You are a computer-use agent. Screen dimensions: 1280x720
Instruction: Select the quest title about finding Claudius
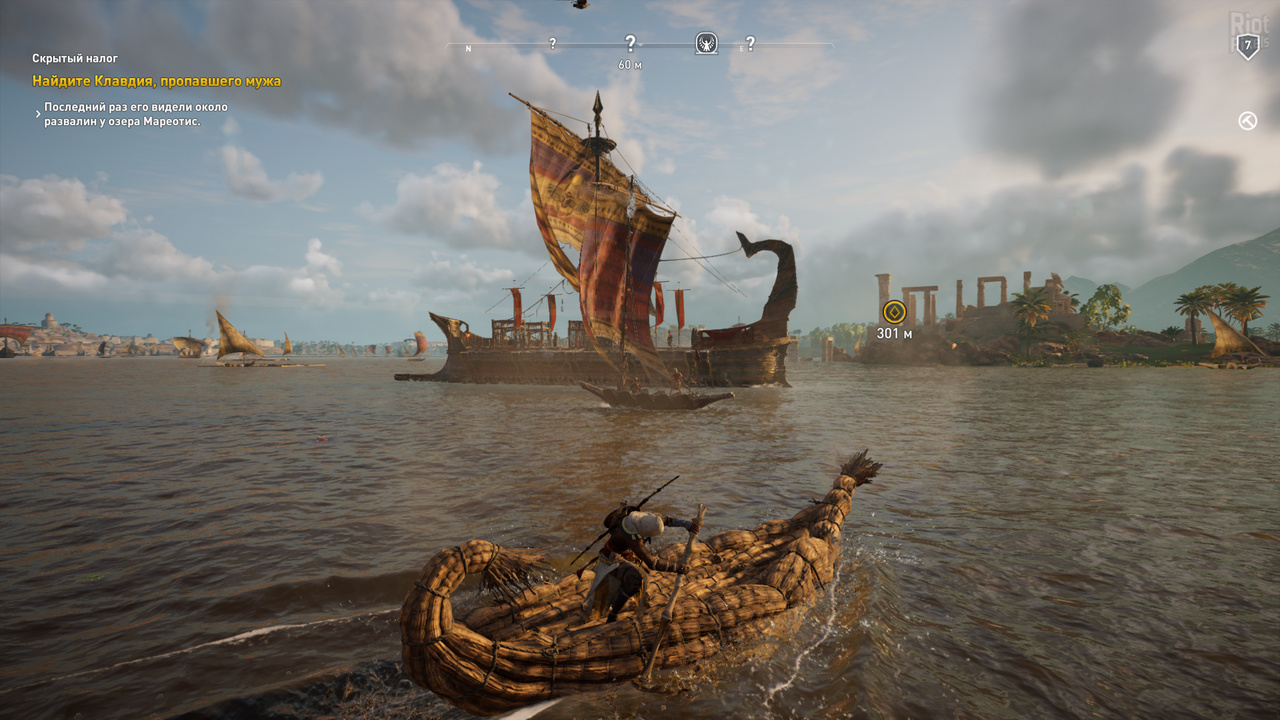pos(157,81)
